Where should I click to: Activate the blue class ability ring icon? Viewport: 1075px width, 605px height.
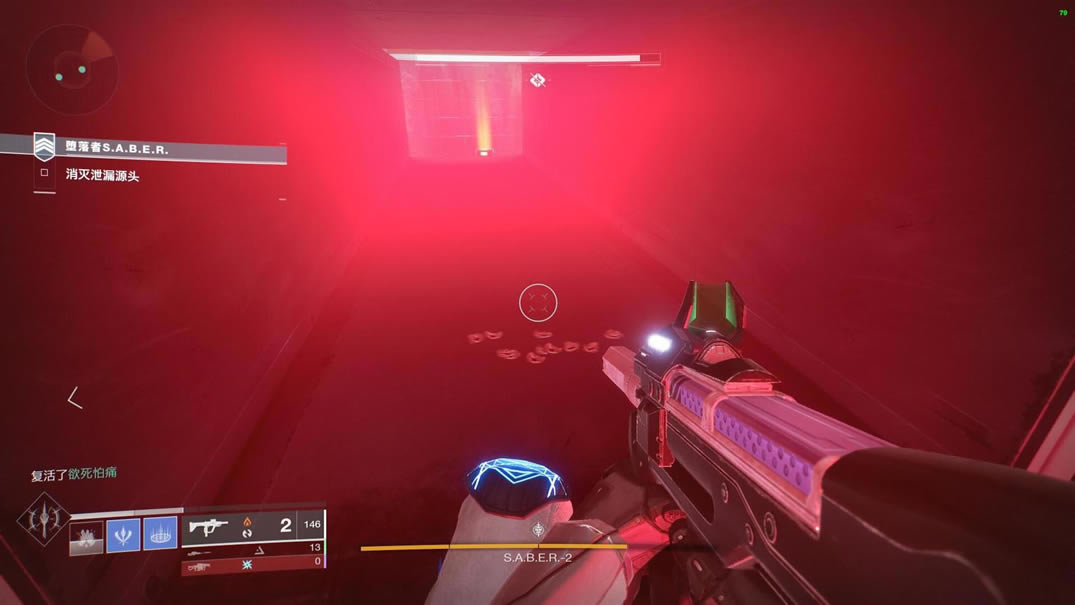click(x=160, y=534)
